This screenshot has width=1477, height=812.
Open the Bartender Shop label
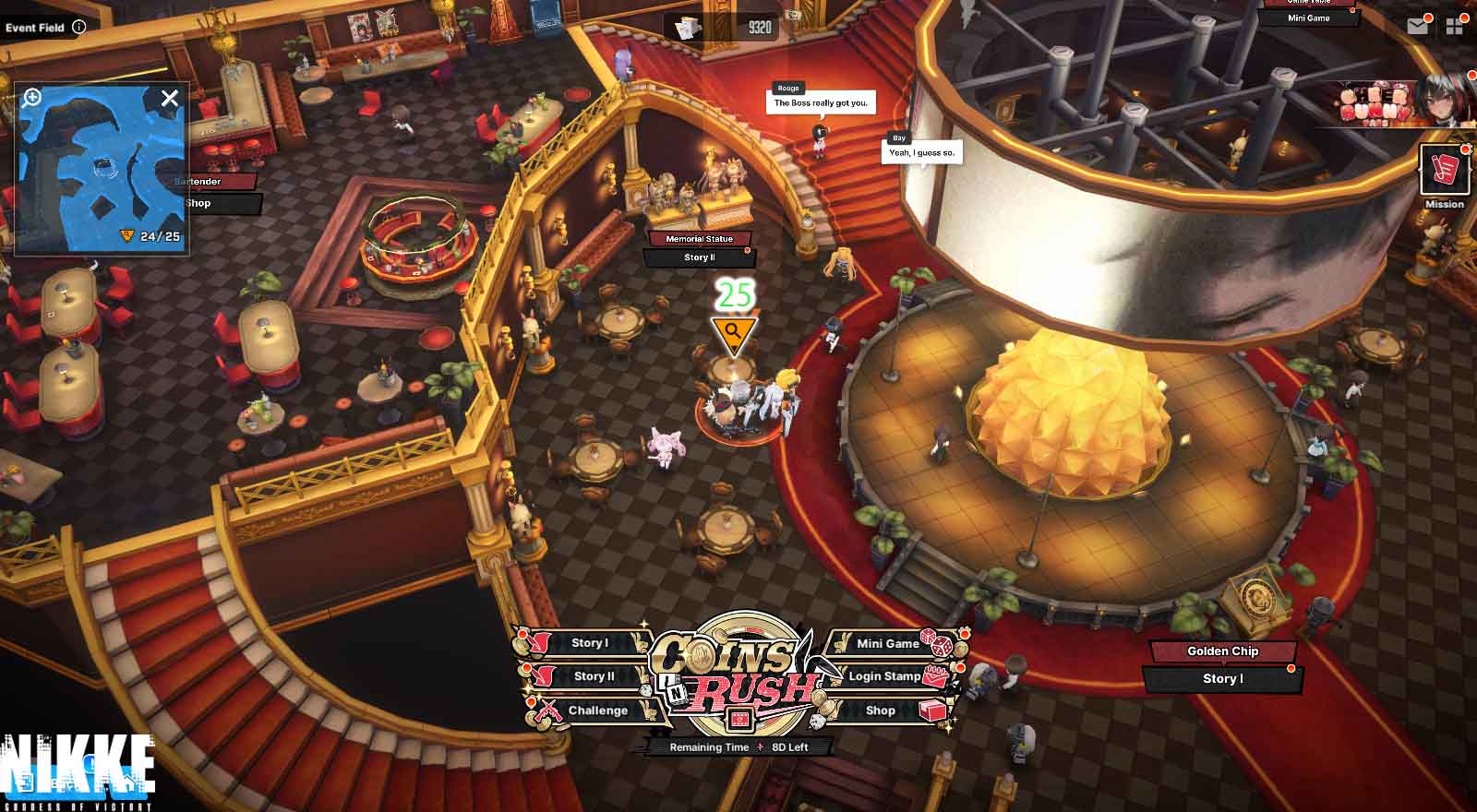199,203
